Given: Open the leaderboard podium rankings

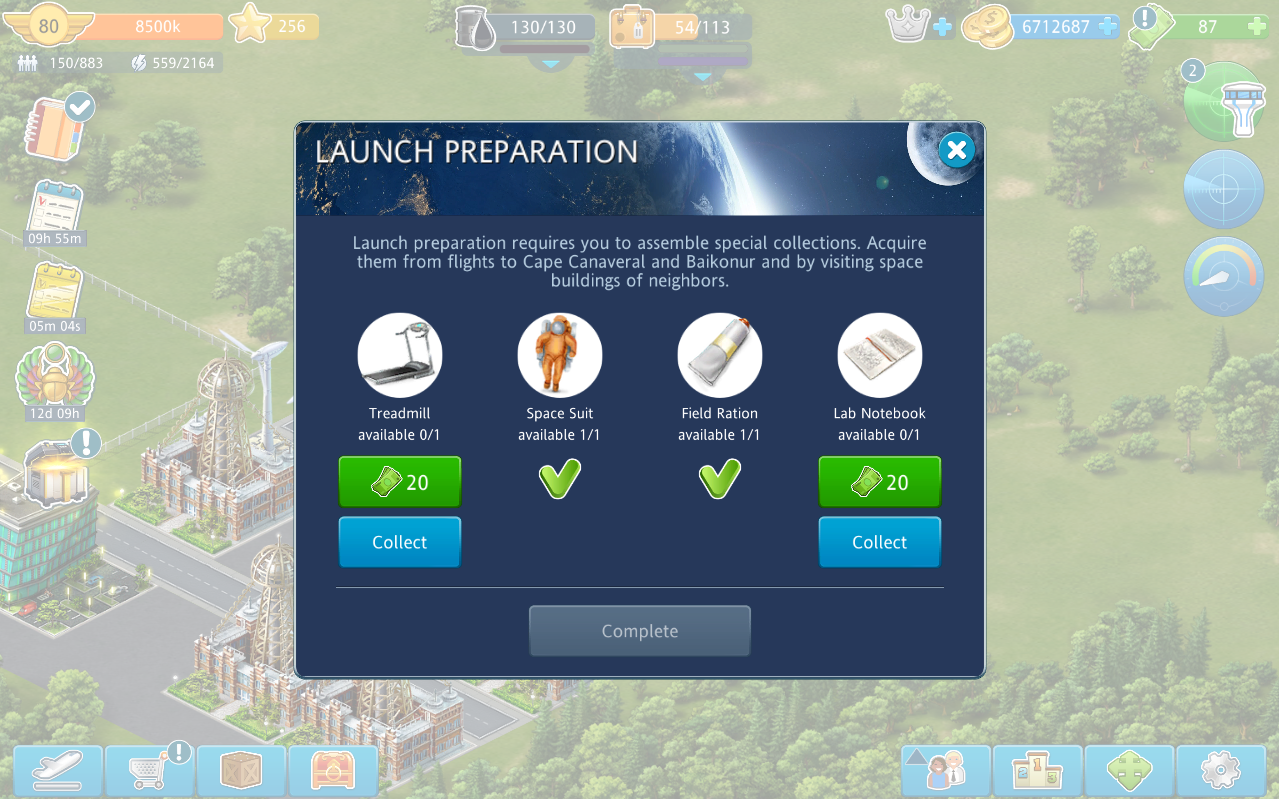Looking at the screenshot, I should click(x=1037, y=770).
